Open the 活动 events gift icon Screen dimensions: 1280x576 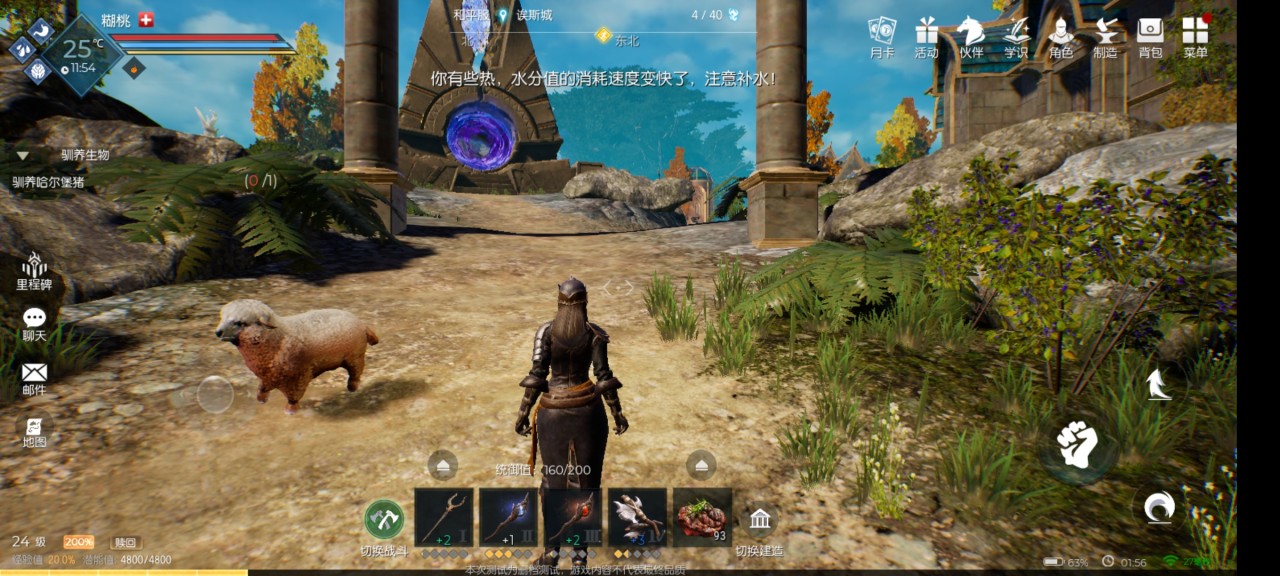[x=926, y=34]
